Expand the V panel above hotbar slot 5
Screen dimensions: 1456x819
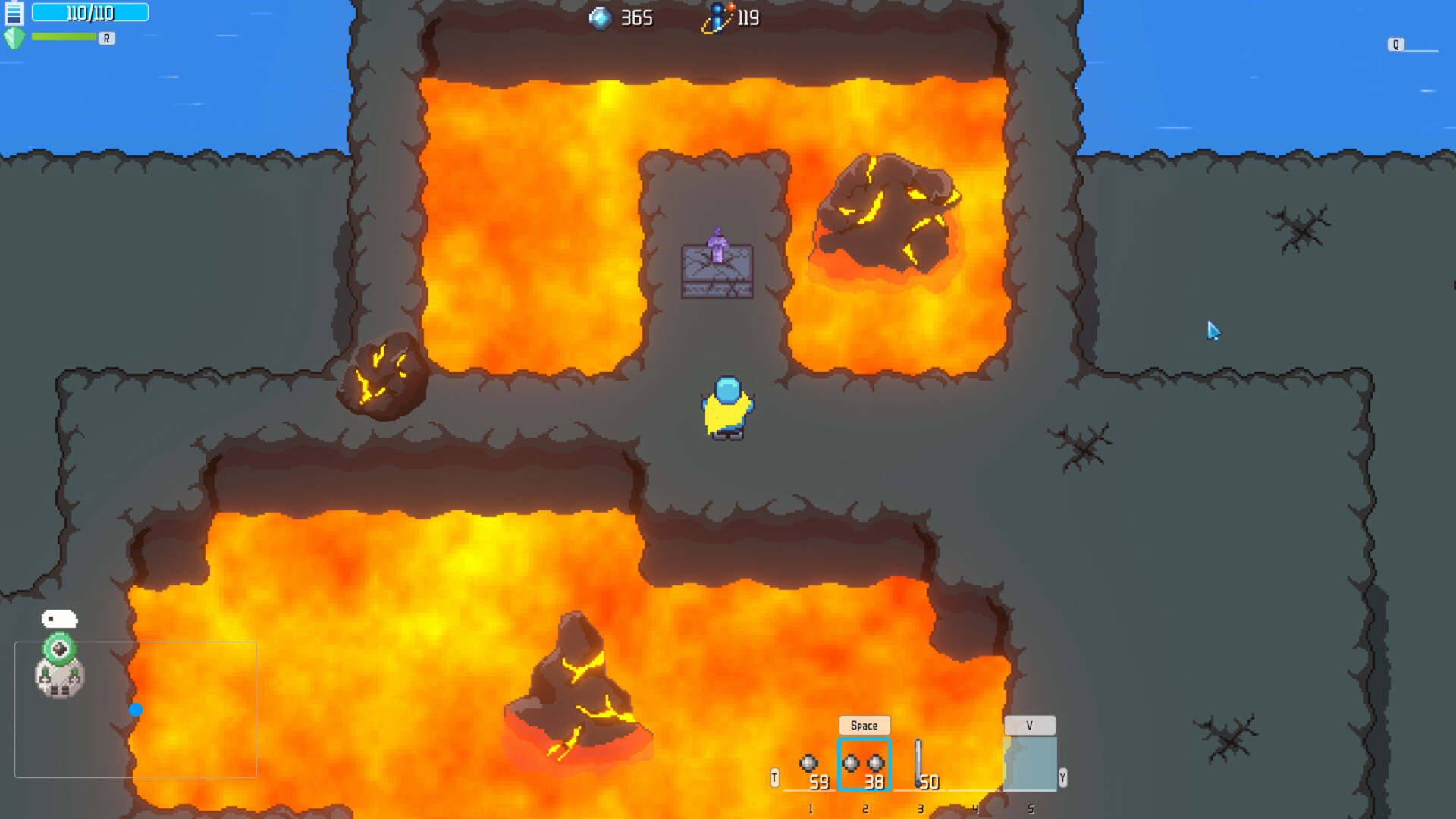[1029, 726]
